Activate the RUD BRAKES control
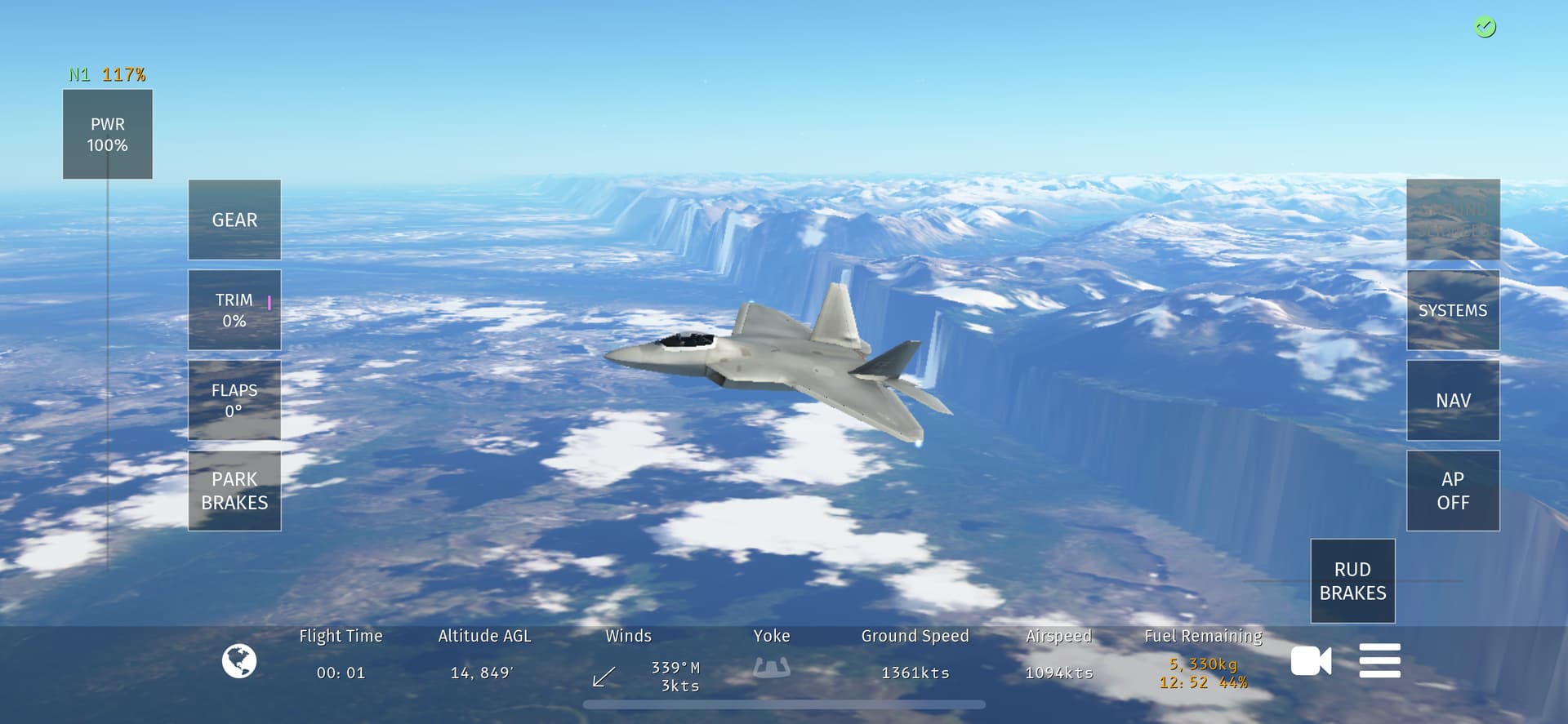The image size is (1568, 724). (x=1352, y=581)
